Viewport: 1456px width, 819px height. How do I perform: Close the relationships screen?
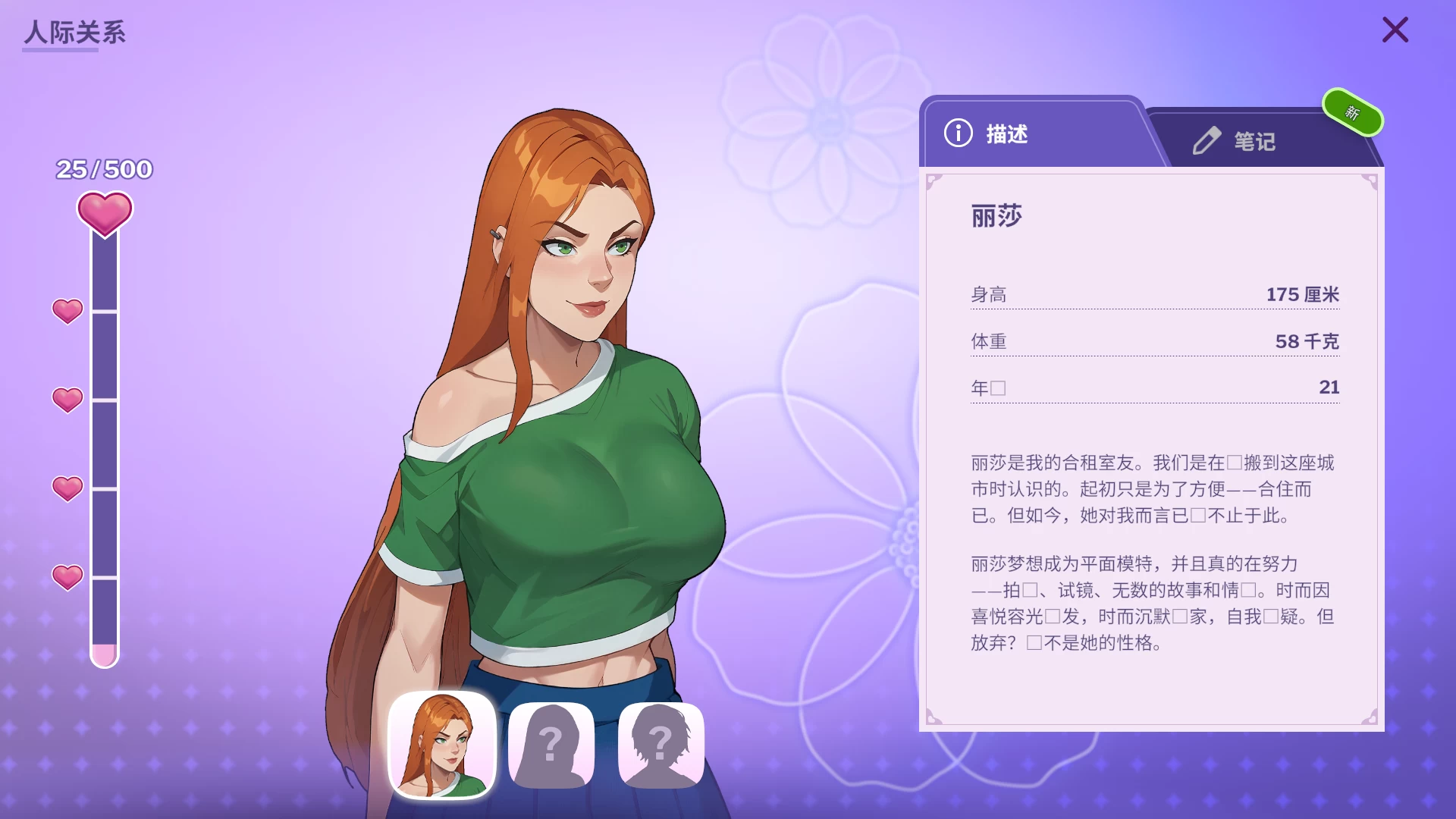tap(1395, 30)
